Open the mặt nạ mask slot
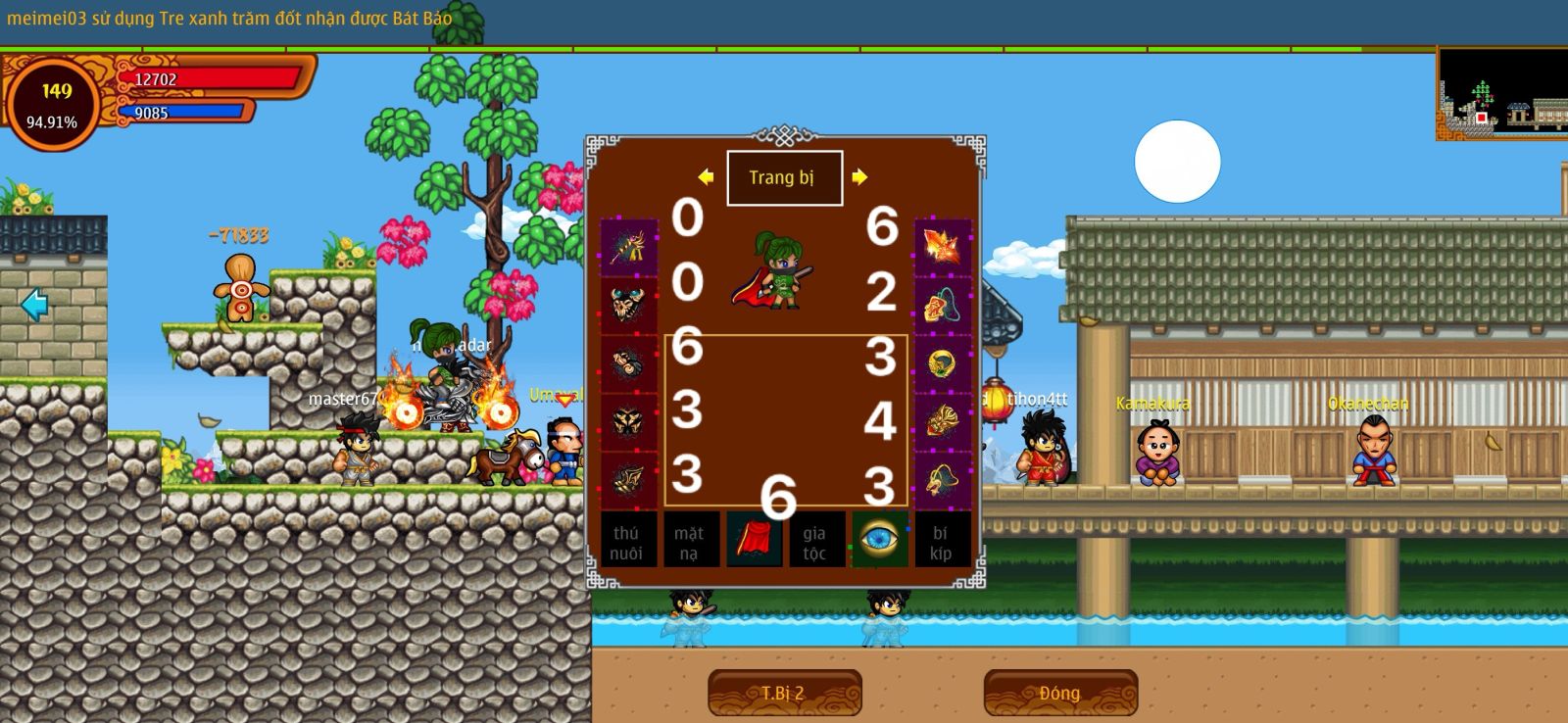The width and height of the screenshot is (1568, 723). click(x=689, y=542)
